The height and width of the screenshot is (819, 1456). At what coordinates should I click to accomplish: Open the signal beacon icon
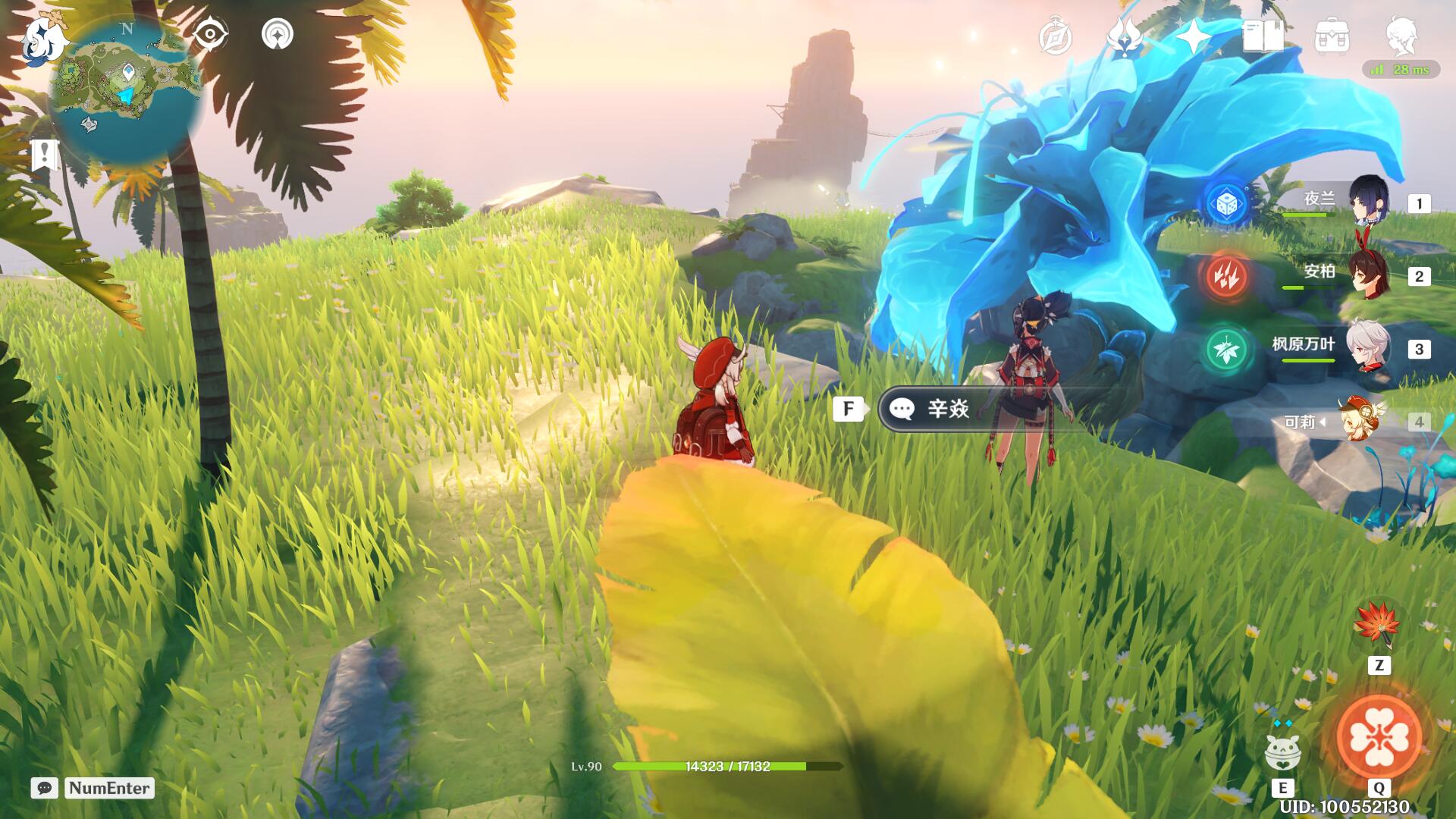pos(278,34)
